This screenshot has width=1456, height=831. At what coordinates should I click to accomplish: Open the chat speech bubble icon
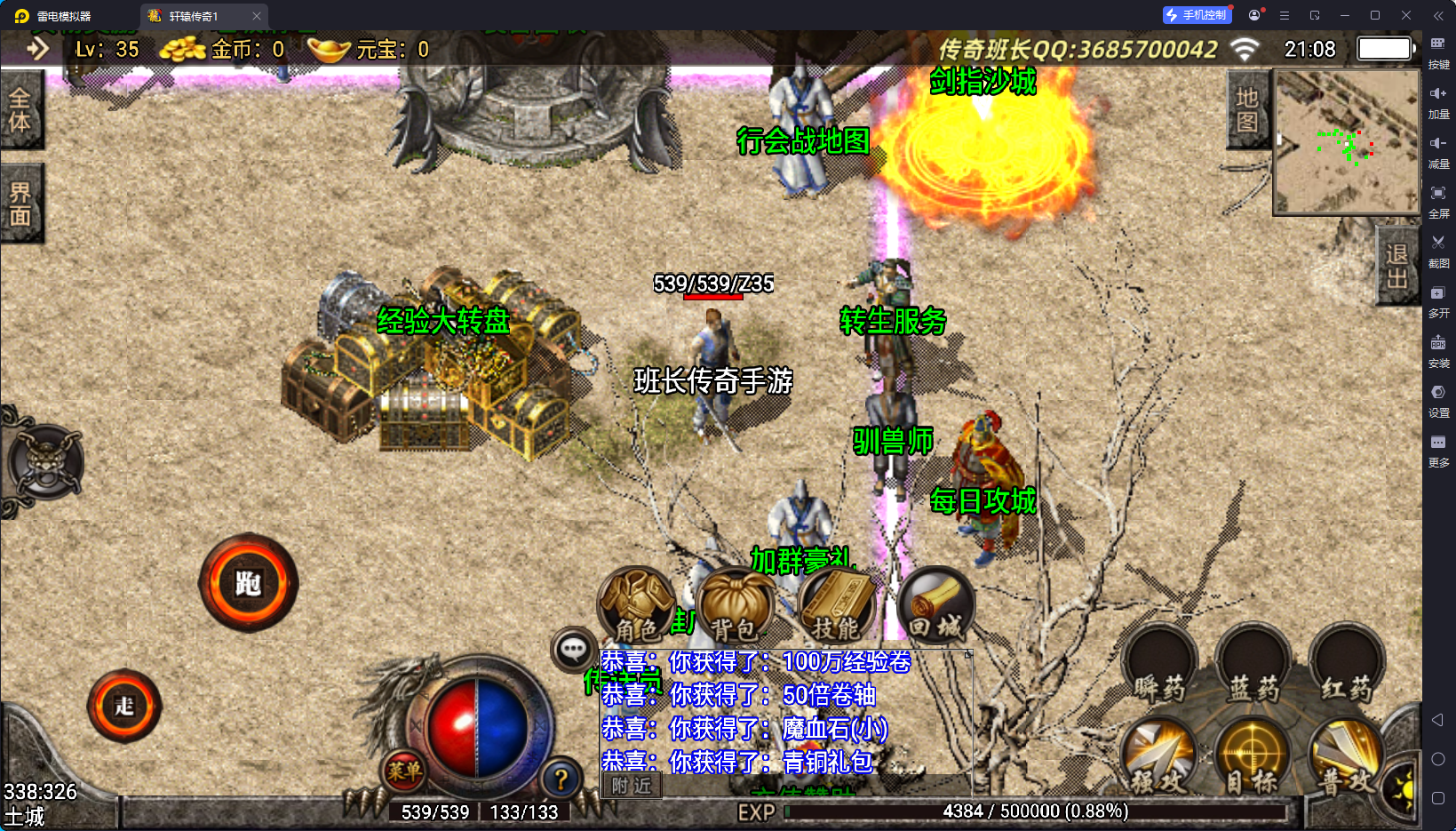coord(573,650)
